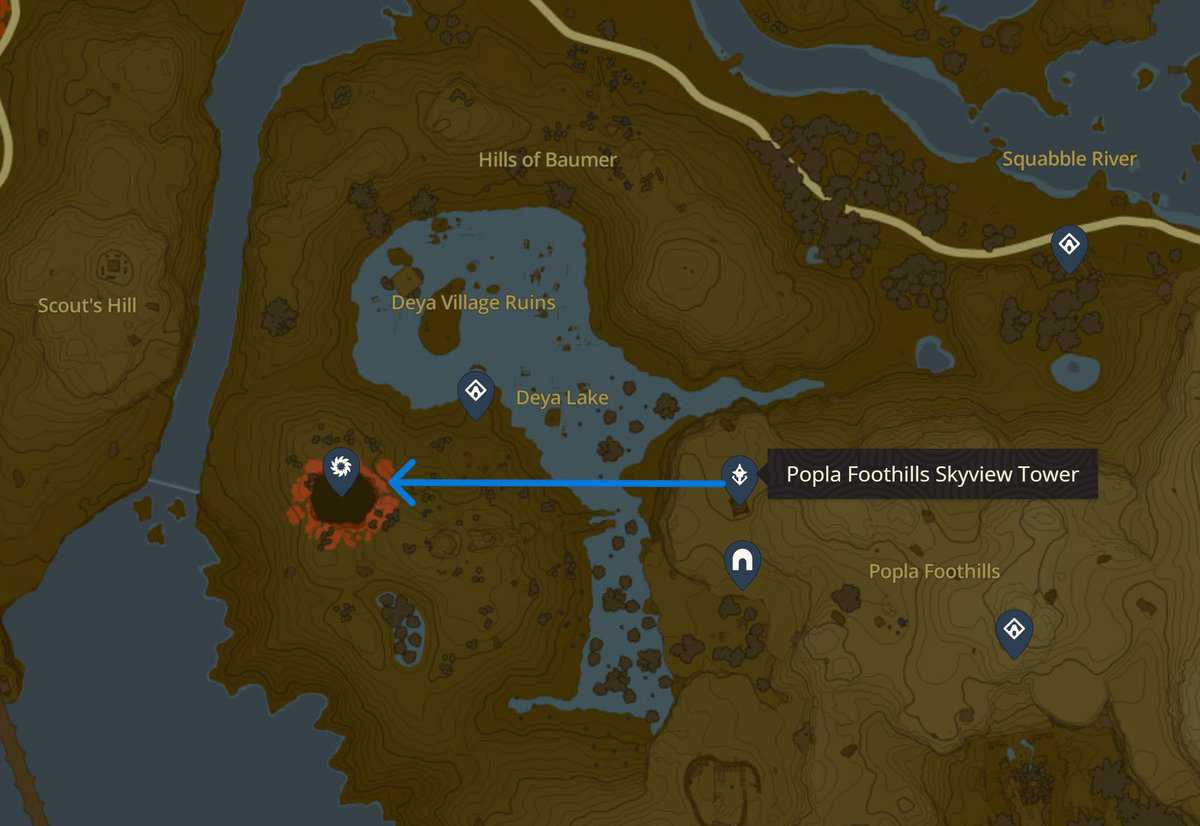Click the Popla Foothills Skyview Tower tooltip label
This screenshot has width=1200, height=826.
[x=932, y=474]
